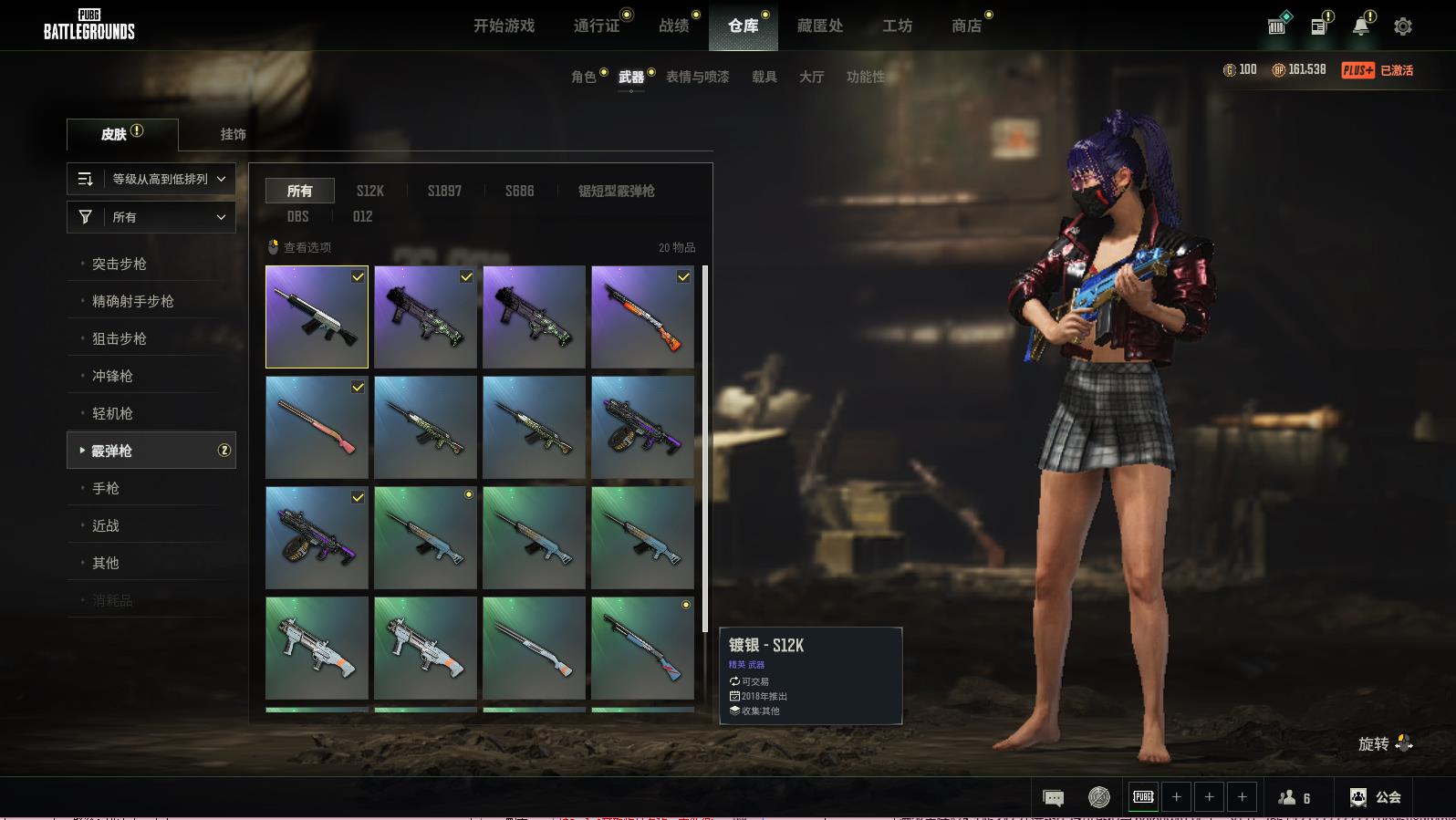Filter skins by S12K
This screenshot has height=820, width=1456.
click(369, 191)
